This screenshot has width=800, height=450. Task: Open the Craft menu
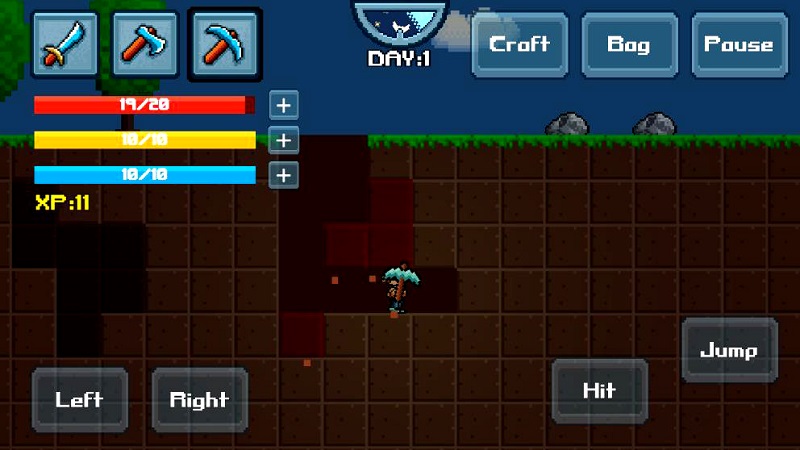pyautogui.click(x=519, y=45)
